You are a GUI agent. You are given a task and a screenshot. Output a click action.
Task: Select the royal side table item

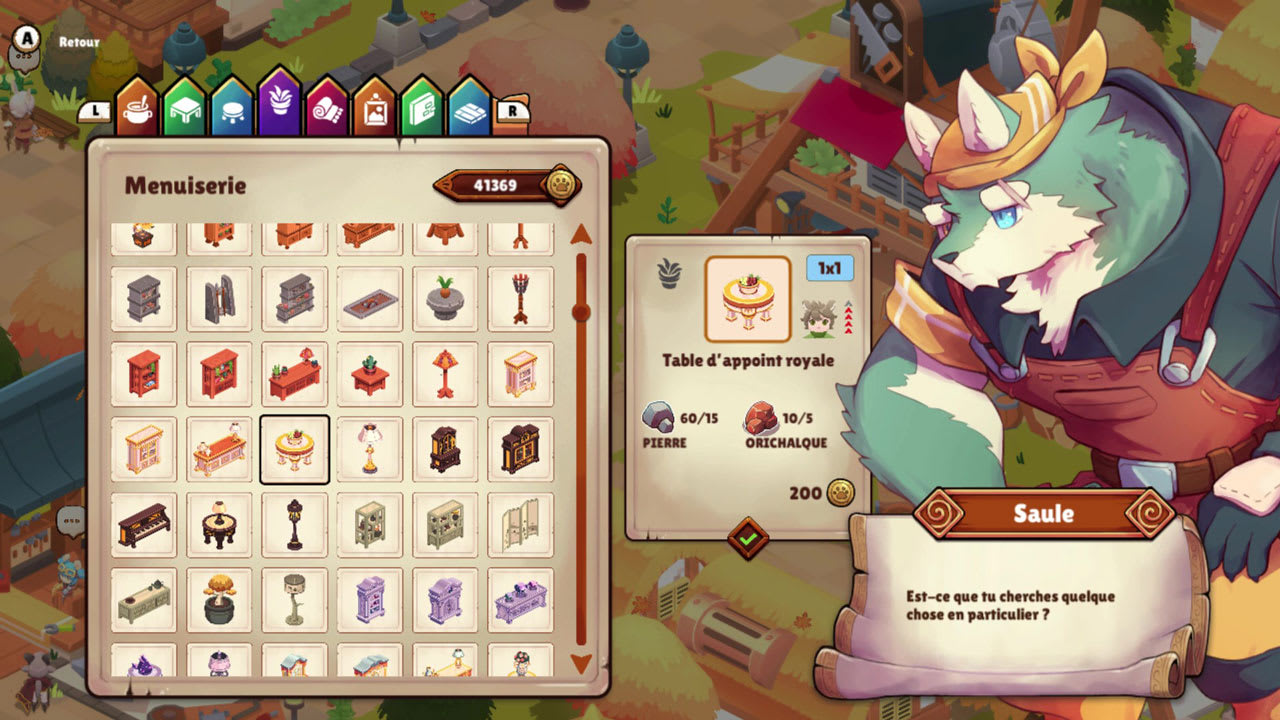[x=294, y=450]
